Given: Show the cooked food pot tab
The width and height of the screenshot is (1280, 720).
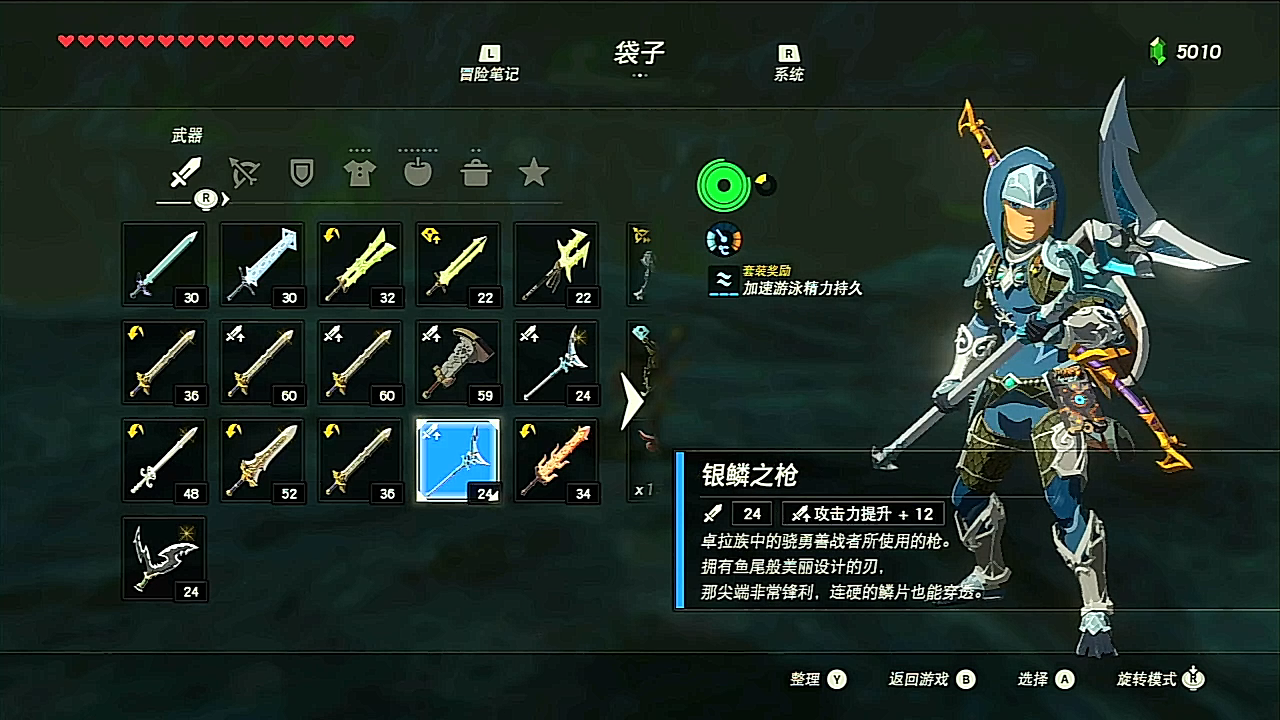Looking at the screenshot, I should point(476,173).
